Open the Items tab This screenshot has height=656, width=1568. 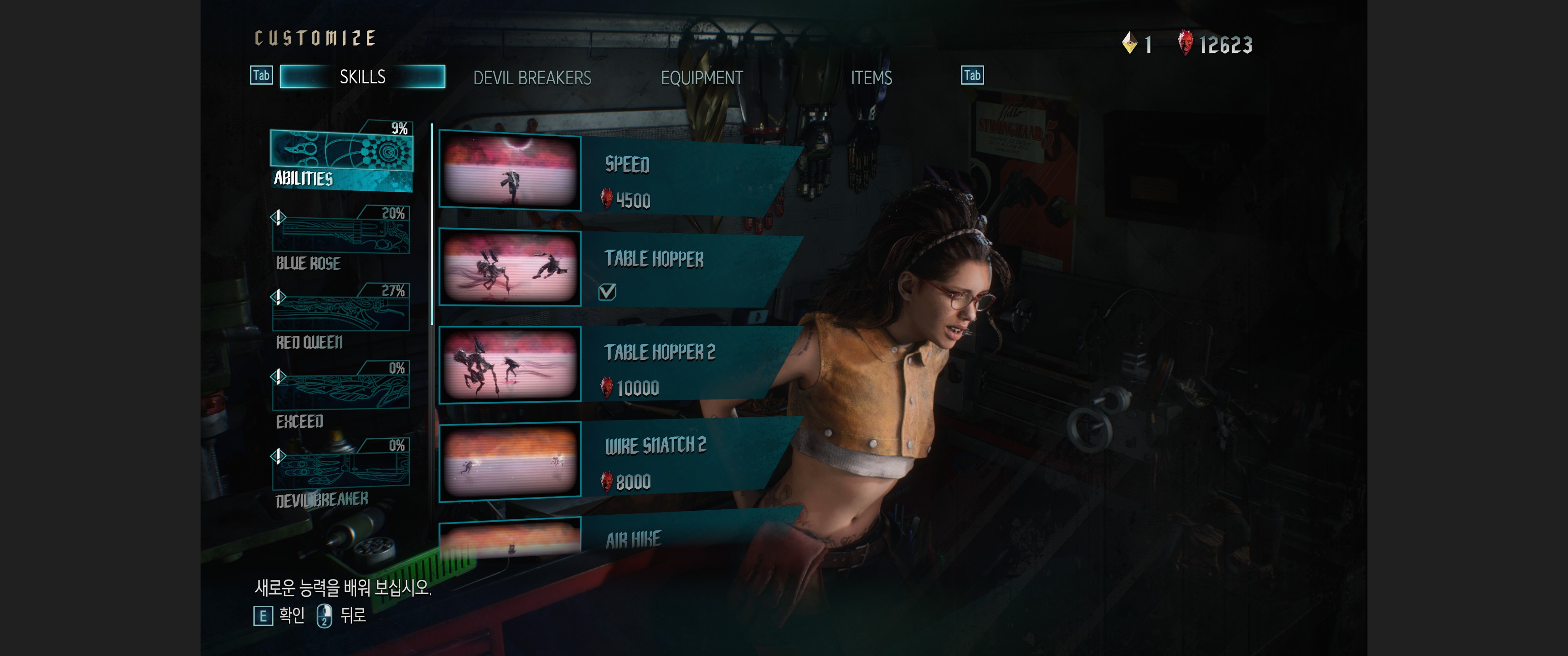click(871, 78)
